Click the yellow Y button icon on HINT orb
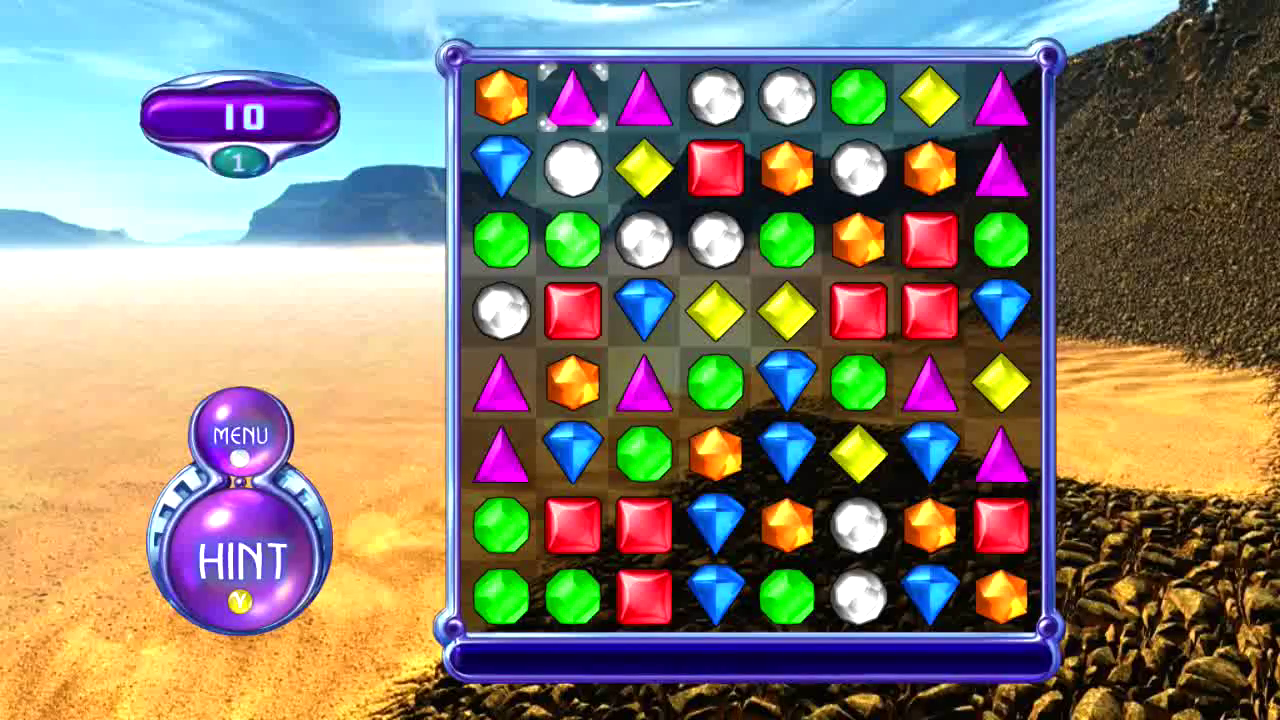 [x=240, y=601]
